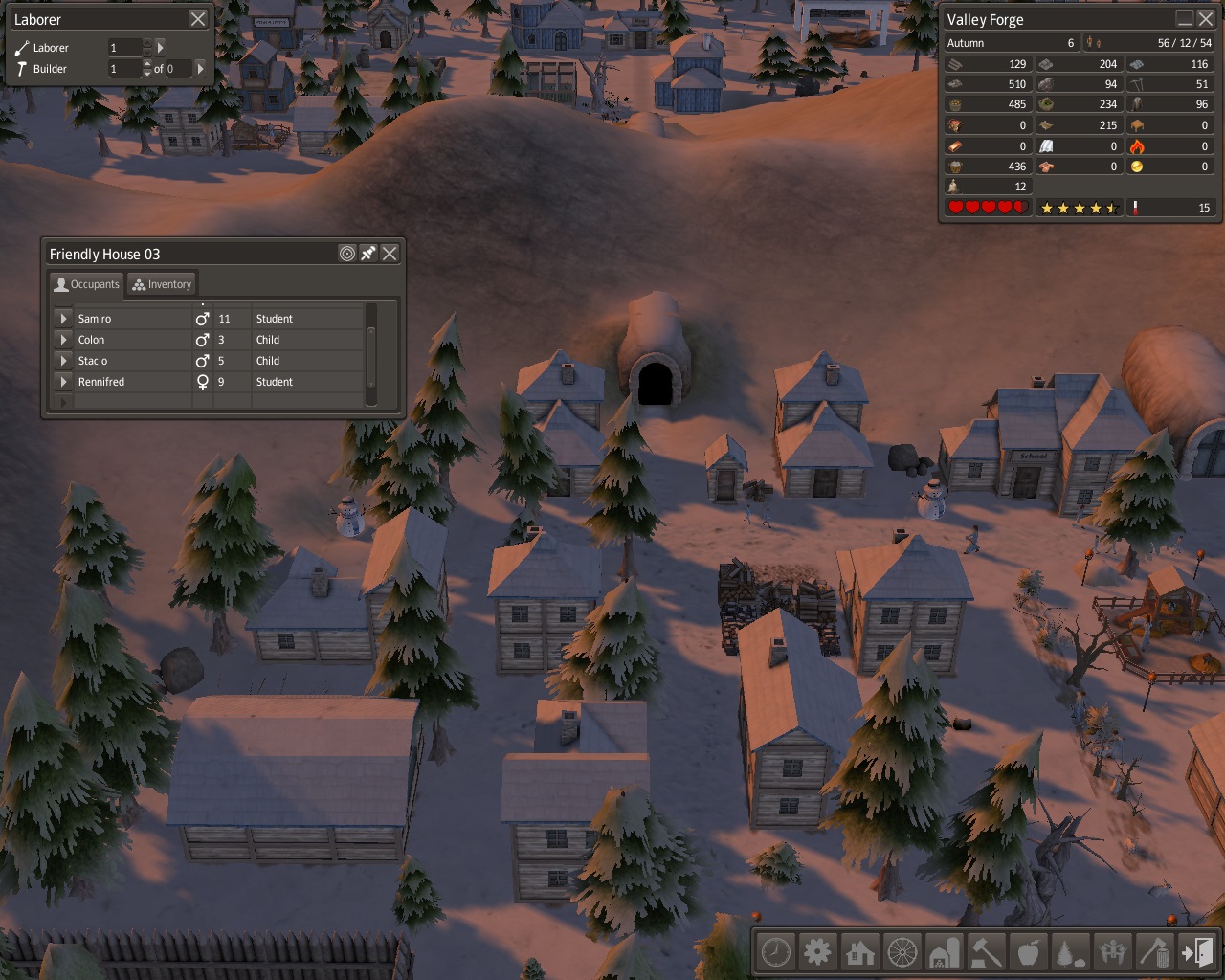The height and width of the screenshot is (980, 1225).
Task: Expand the arrow beside Stacio
Action: click(63, 361)
